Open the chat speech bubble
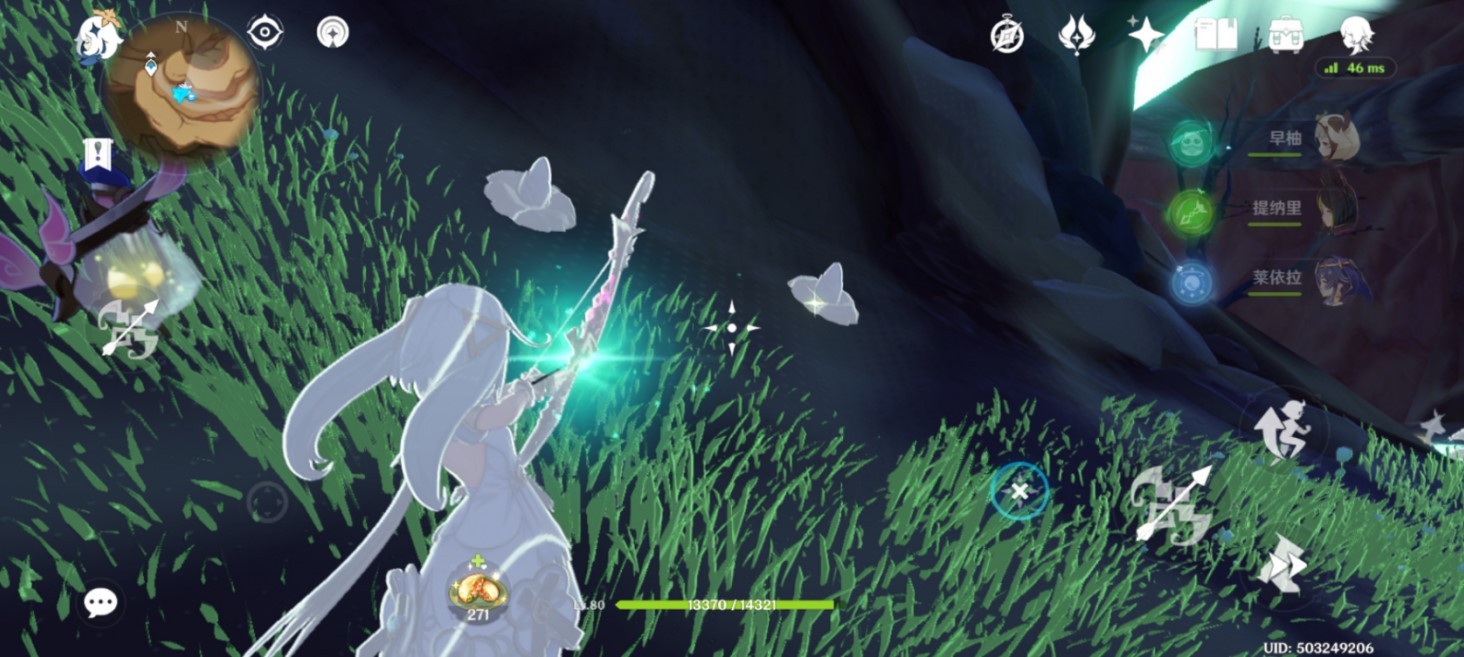This screenshot has height=657, width=1464. [100, 602]
